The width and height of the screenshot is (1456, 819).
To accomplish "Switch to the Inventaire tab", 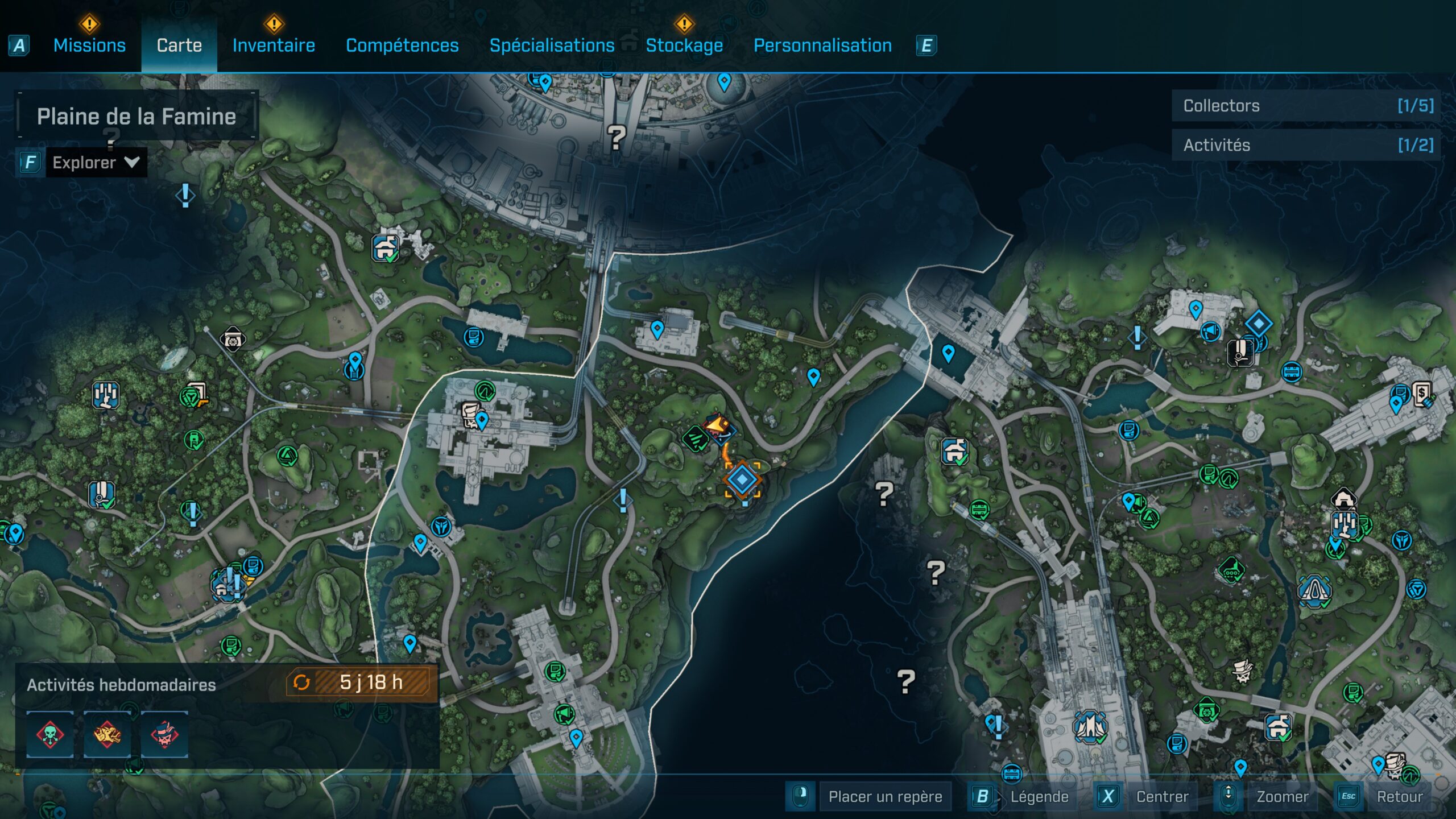I will point(274,45).
